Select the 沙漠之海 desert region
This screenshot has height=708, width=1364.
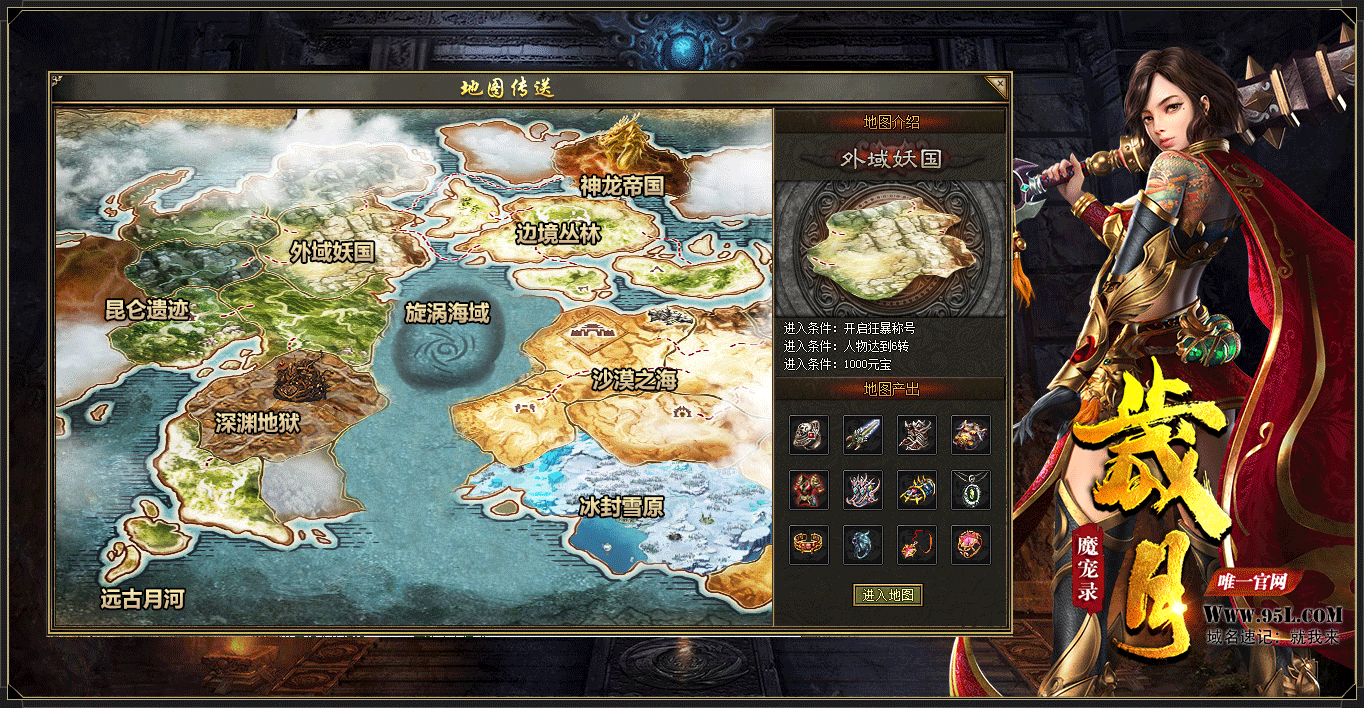634,380
